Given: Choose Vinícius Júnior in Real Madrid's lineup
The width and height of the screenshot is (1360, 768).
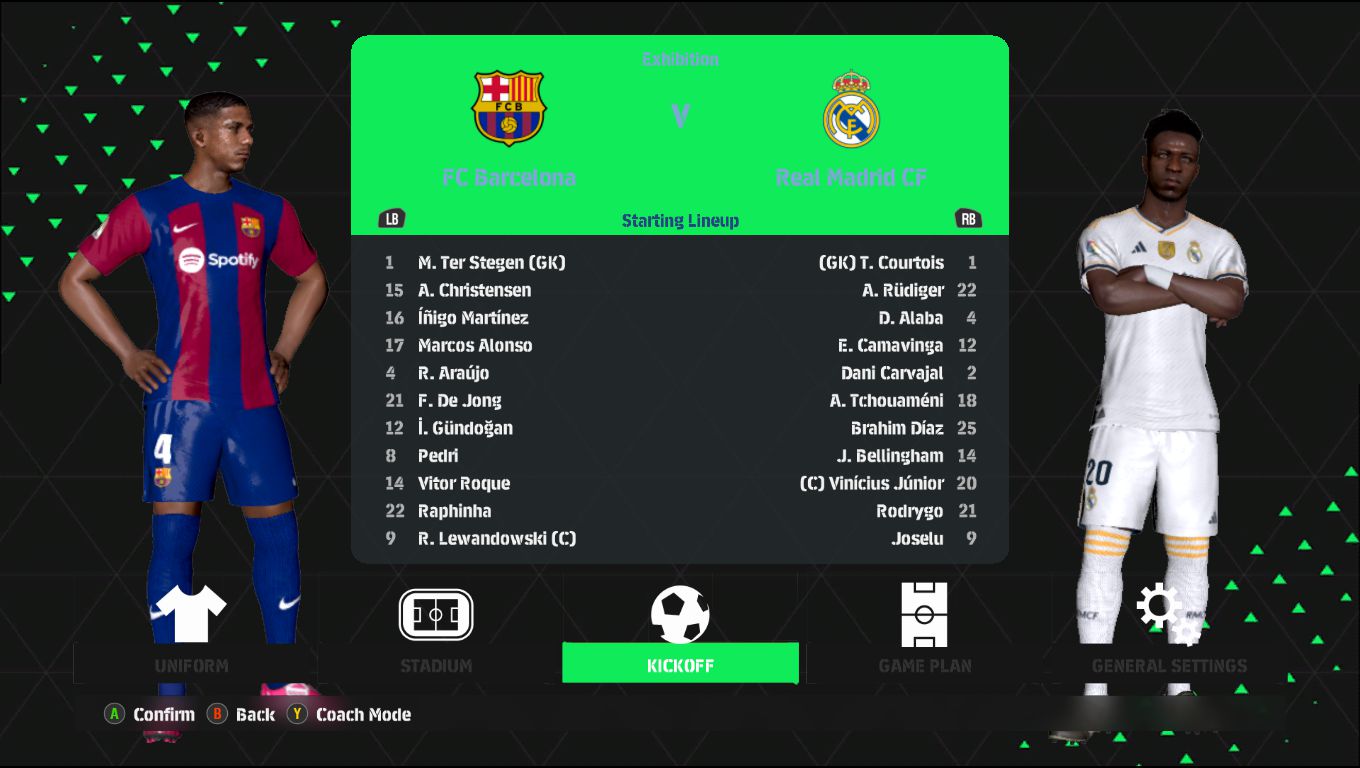Looking at the screenshot, I should (x=872, y=483).
